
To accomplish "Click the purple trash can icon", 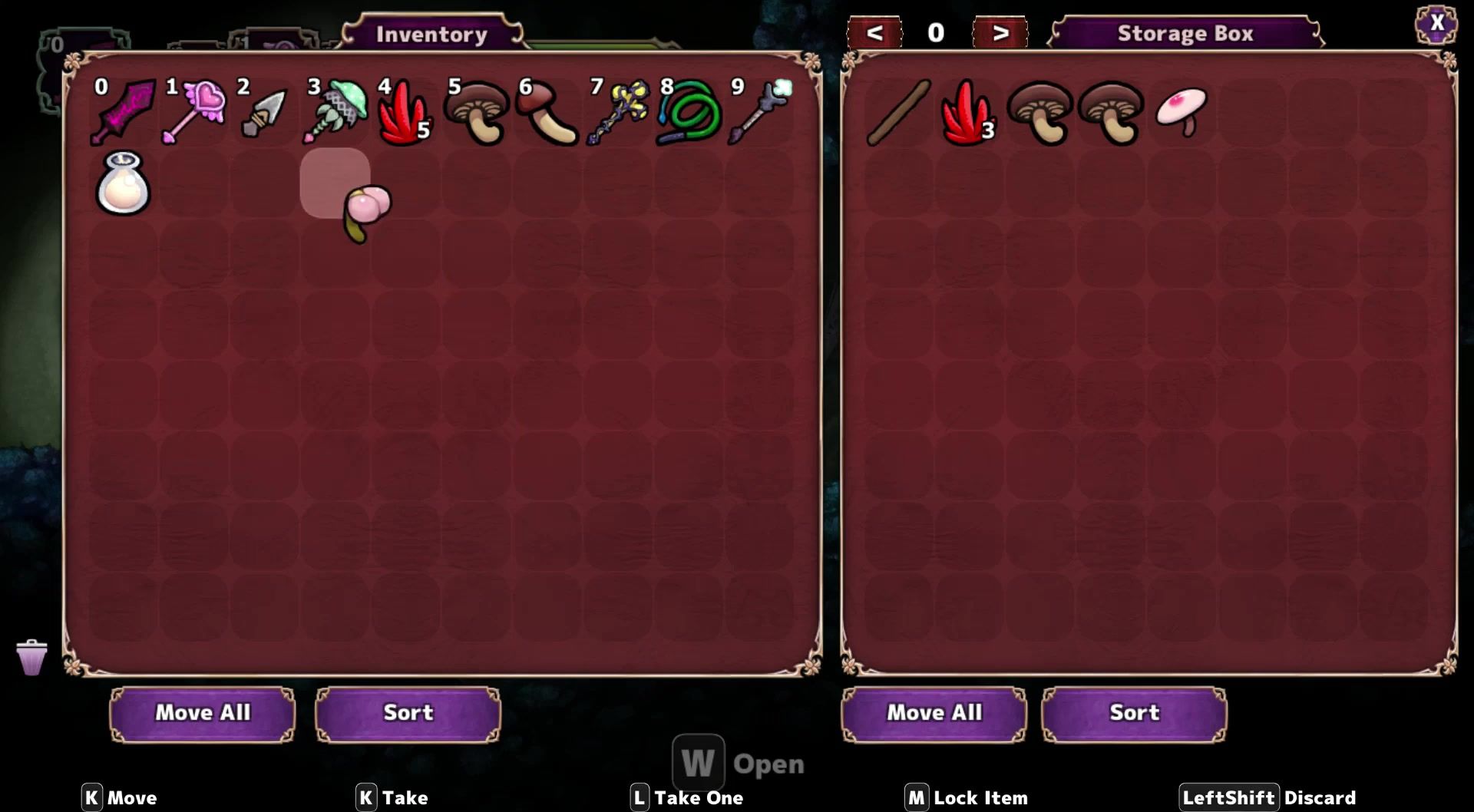I will 31,658.
